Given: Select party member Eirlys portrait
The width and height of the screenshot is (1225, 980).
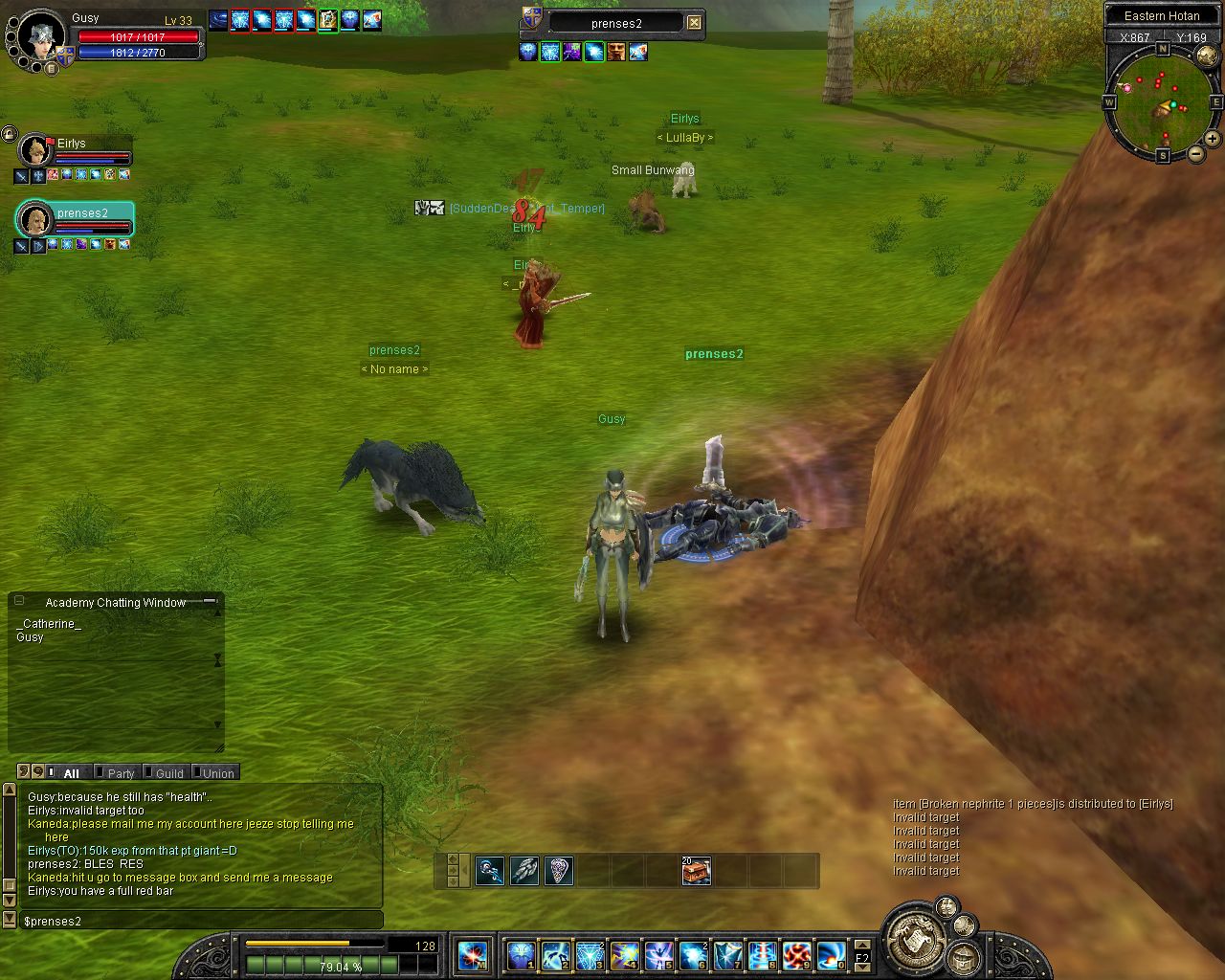Looking at the screenshot, I should click(36, 150).
